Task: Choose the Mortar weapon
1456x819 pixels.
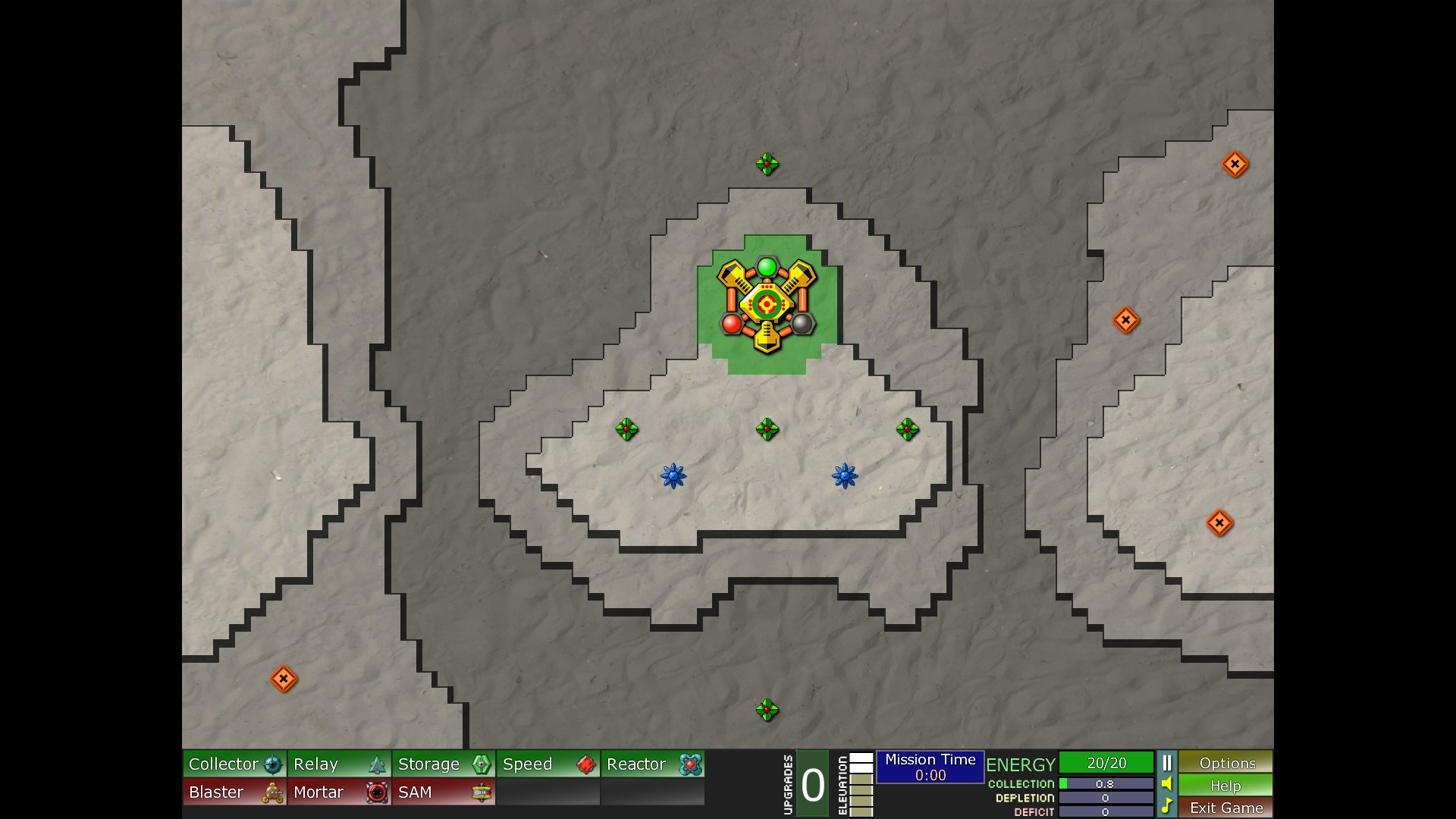Action: (339, 792)
